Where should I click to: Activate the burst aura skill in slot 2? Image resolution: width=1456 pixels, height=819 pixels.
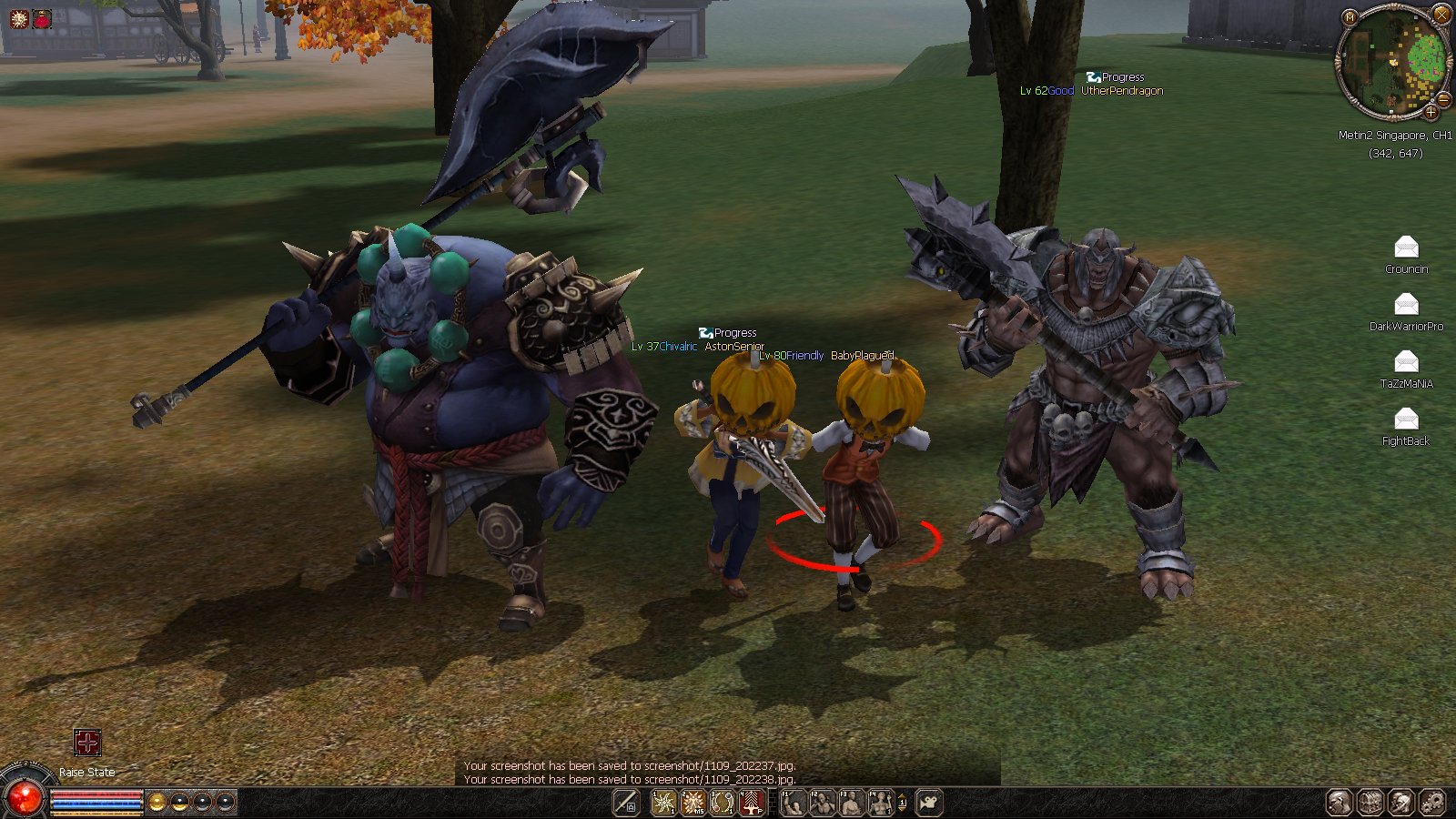click(x=693, y=803)
